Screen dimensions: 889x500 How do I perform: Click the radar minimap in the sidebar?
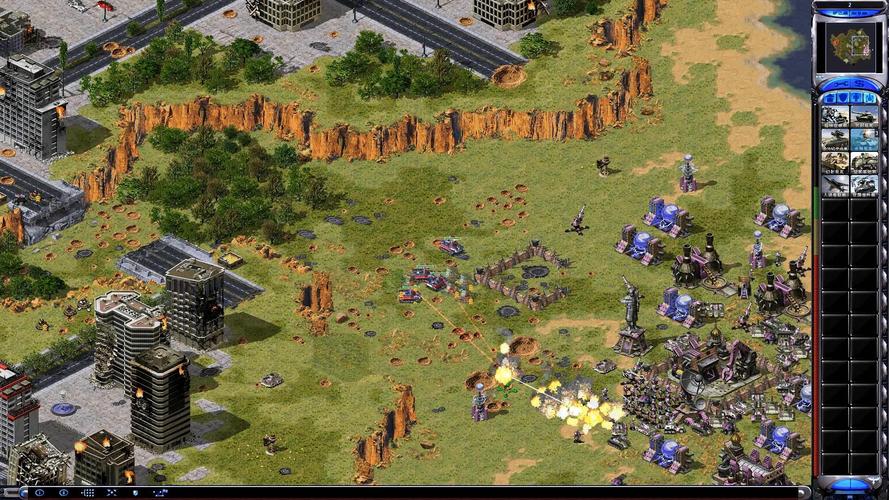(848, 45)
